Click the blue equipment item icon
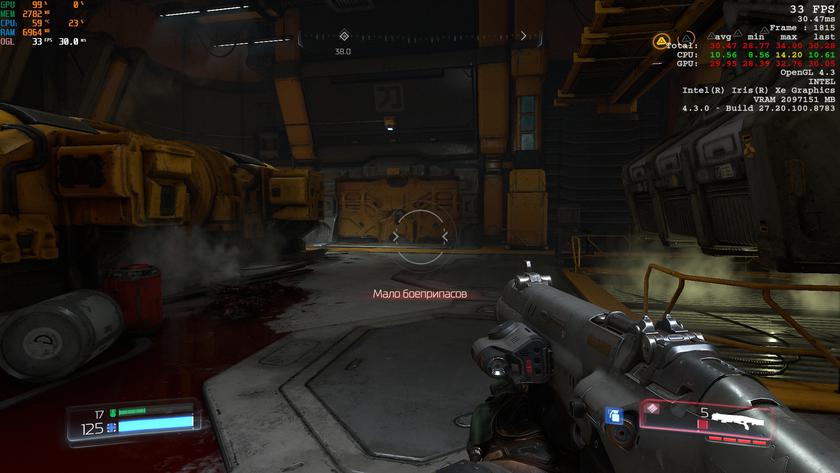 tap(616, 415)
